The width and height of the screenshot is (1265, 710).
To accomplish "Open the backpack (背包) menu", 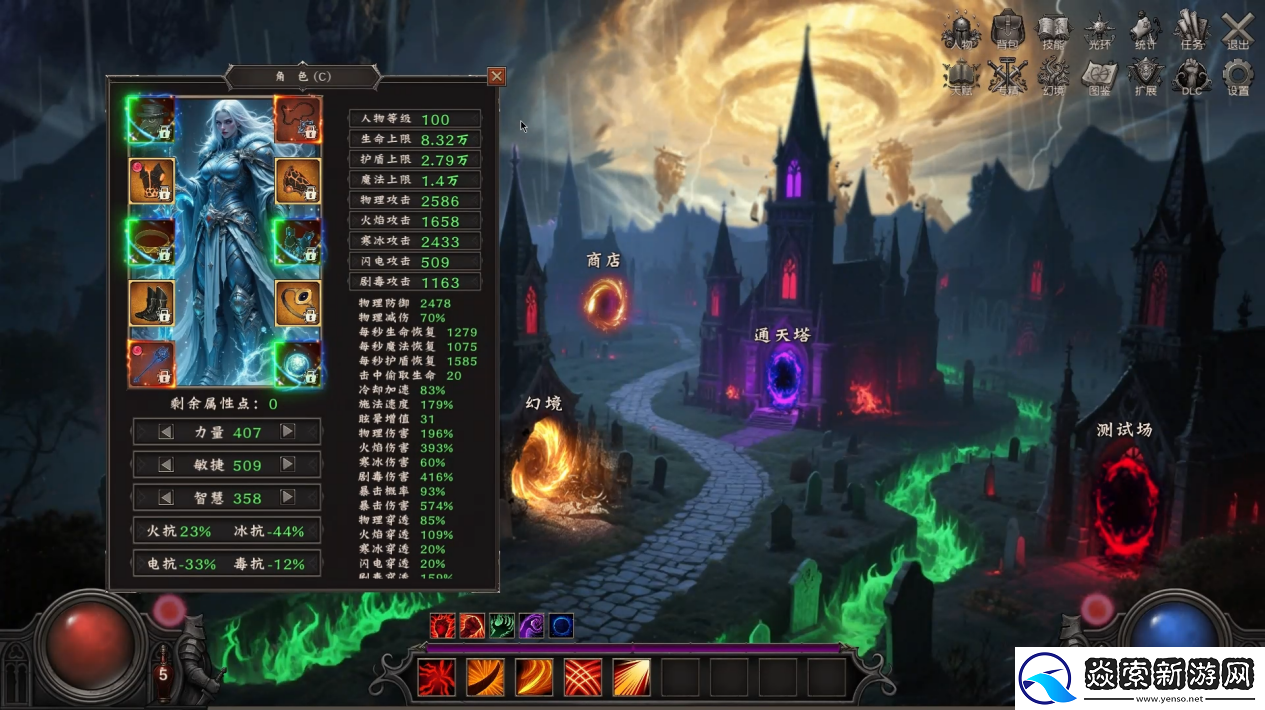I will coord(1007,30).
